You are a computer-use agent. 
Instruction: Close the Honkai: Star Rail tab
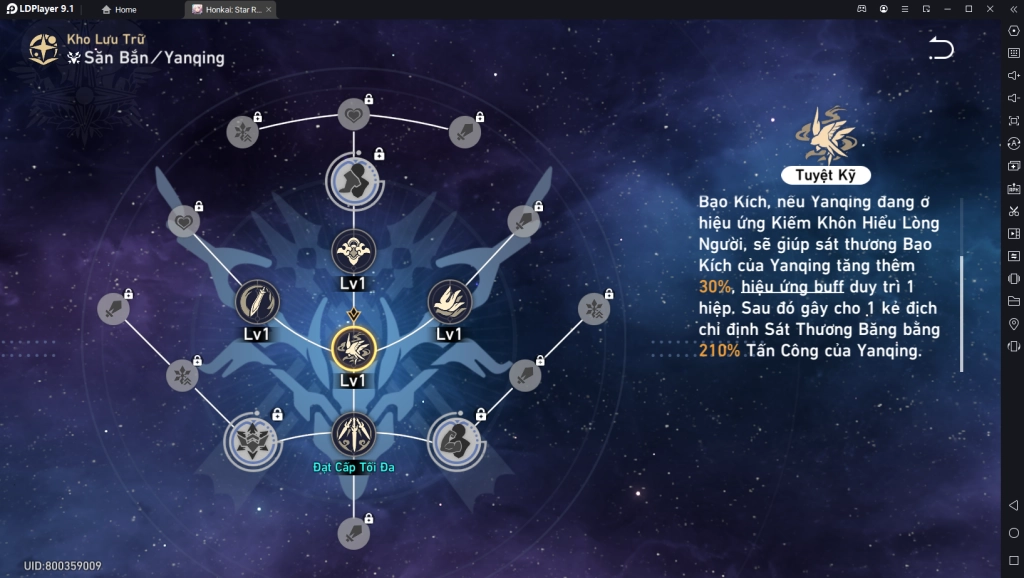268,9
